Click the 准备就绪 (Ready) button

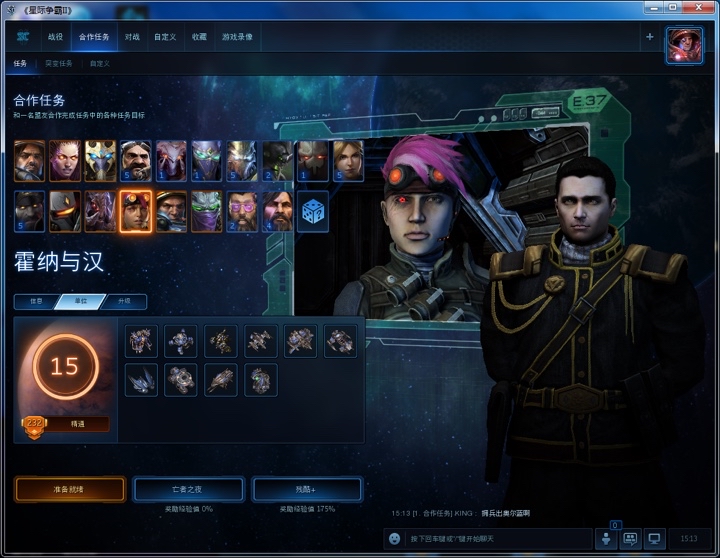pos(69,489)
